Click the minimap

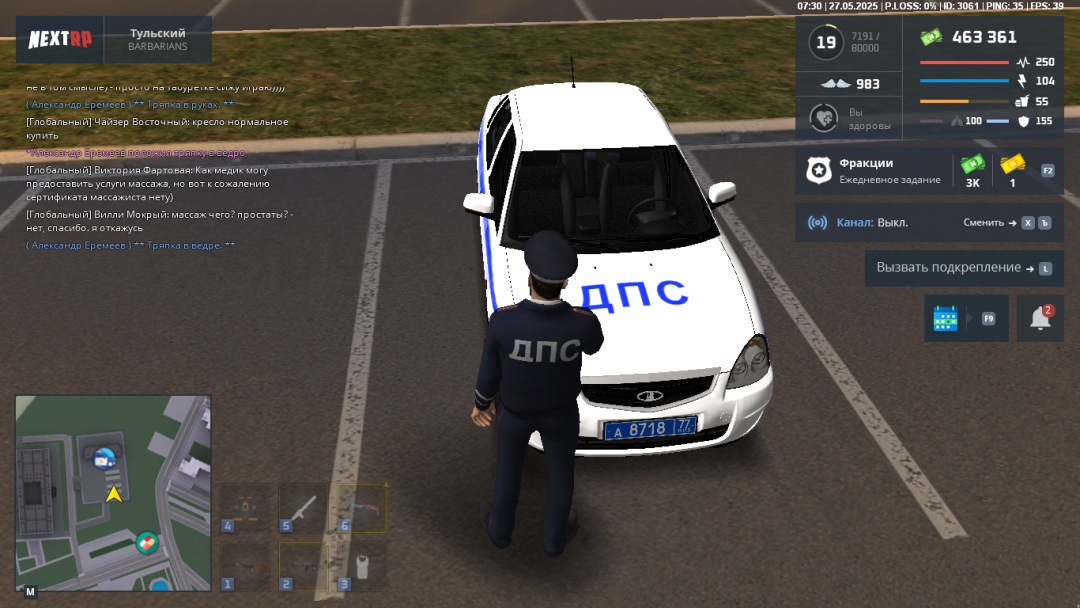point(113,492)
